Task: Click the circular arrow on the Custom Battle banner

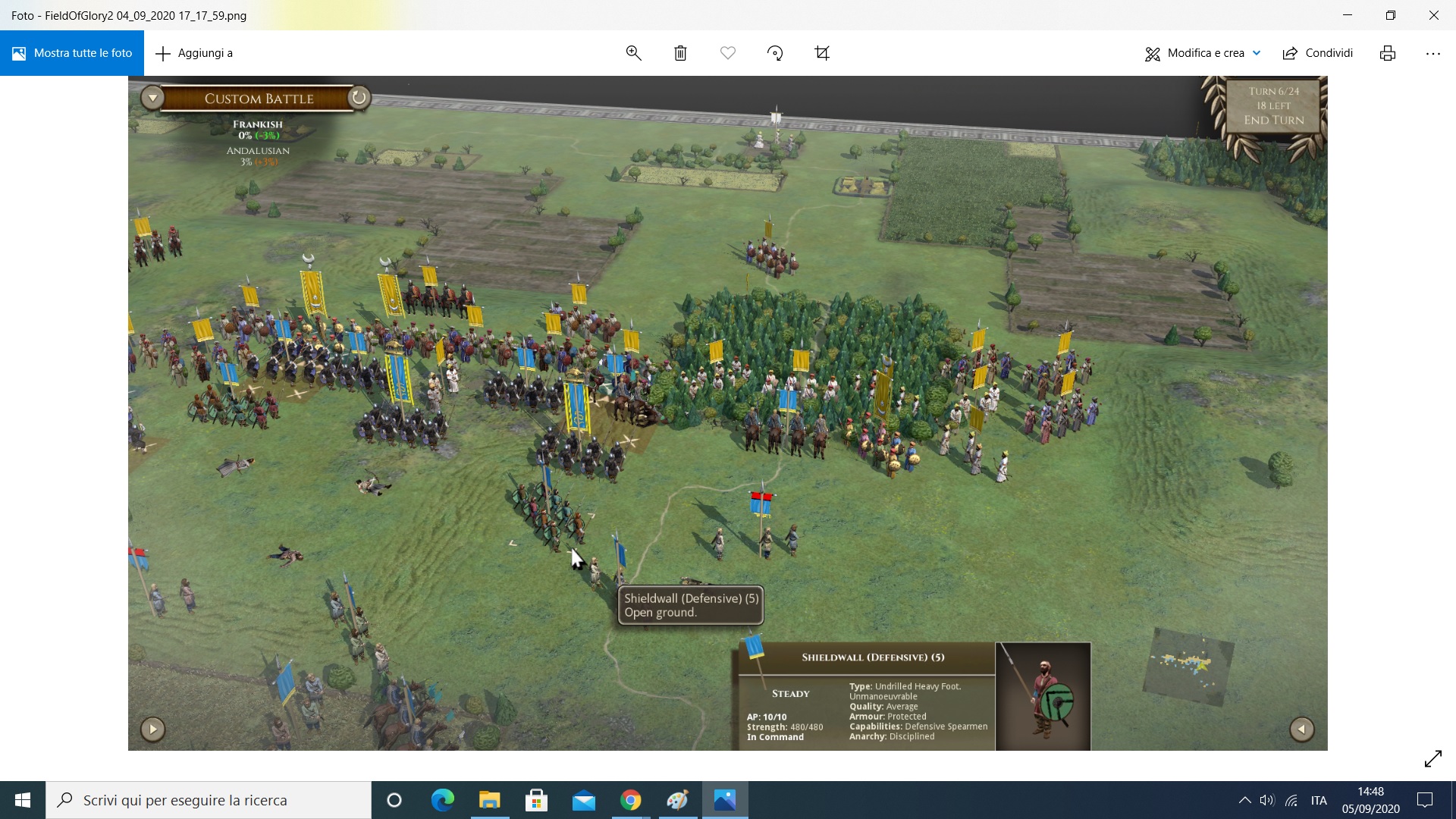Action: tap(359, 97)
